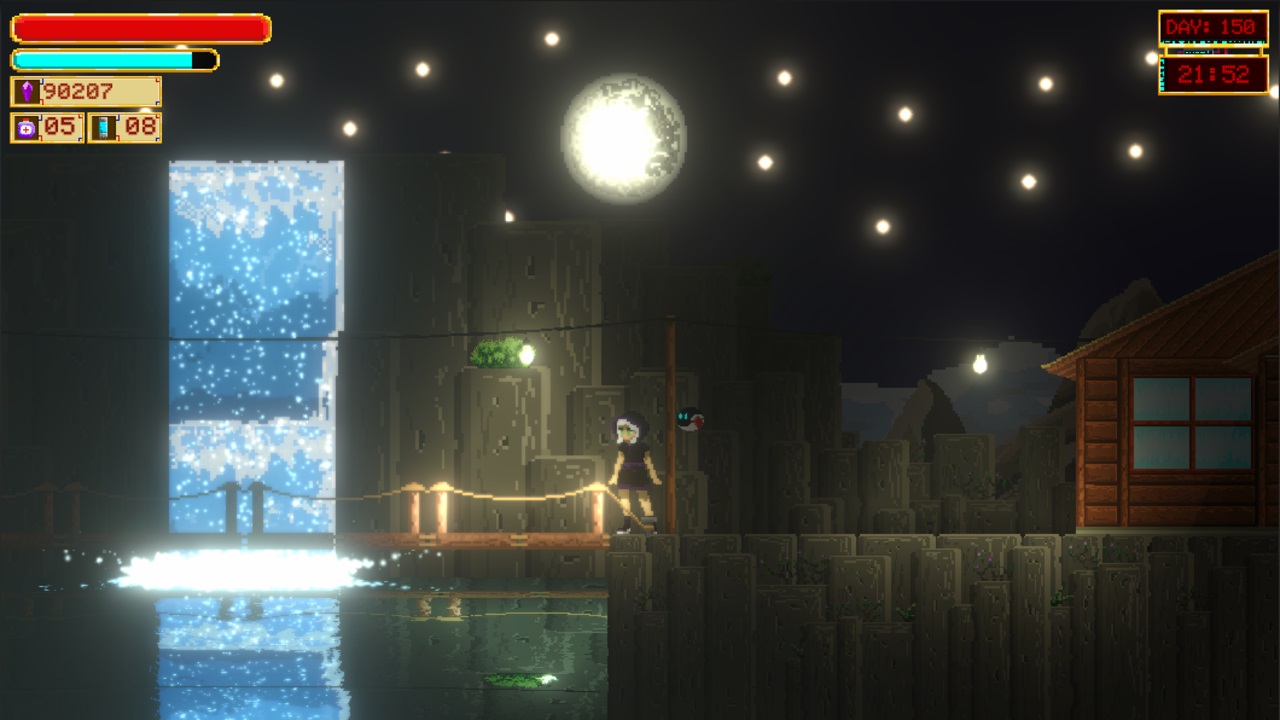The width and height of the screenshot is (1280, 720).
Task: Click the blue vial item icon
Action: (x=102, y=127)
